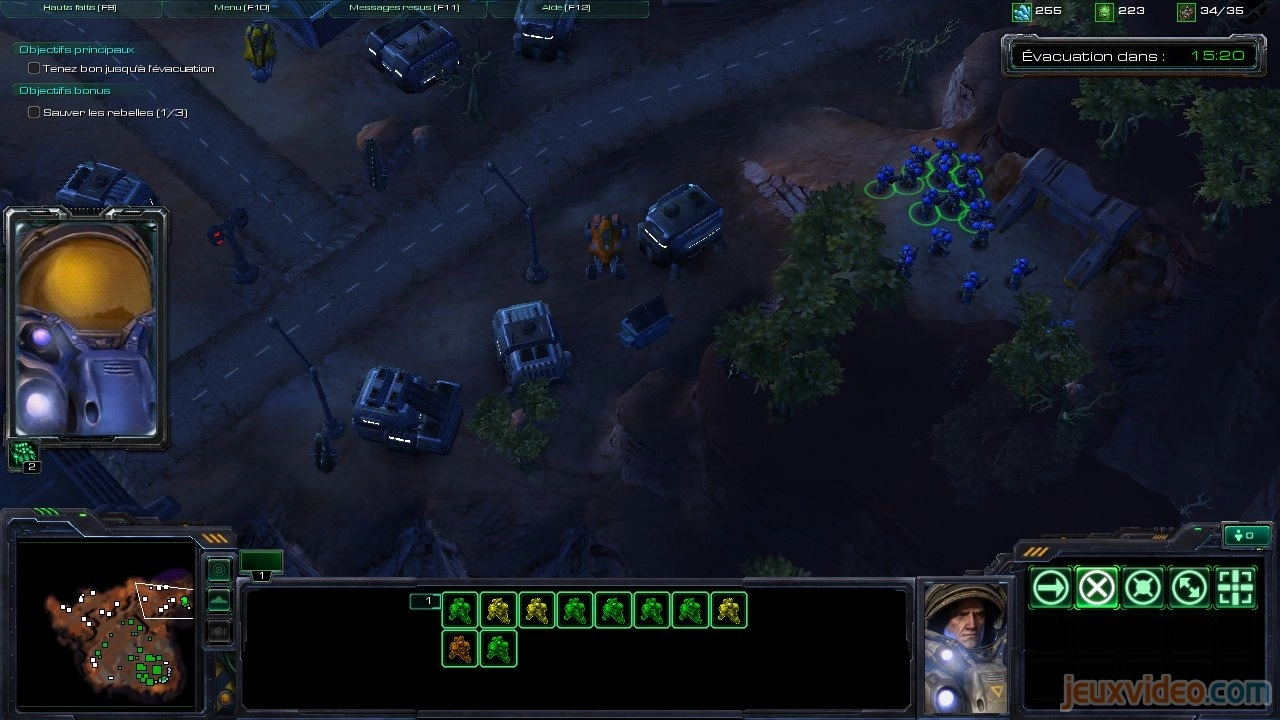Open the Aide (F12) help menu
This screenshot has height=720, width=1280.
pyautogui.click(x=566, y=8)
